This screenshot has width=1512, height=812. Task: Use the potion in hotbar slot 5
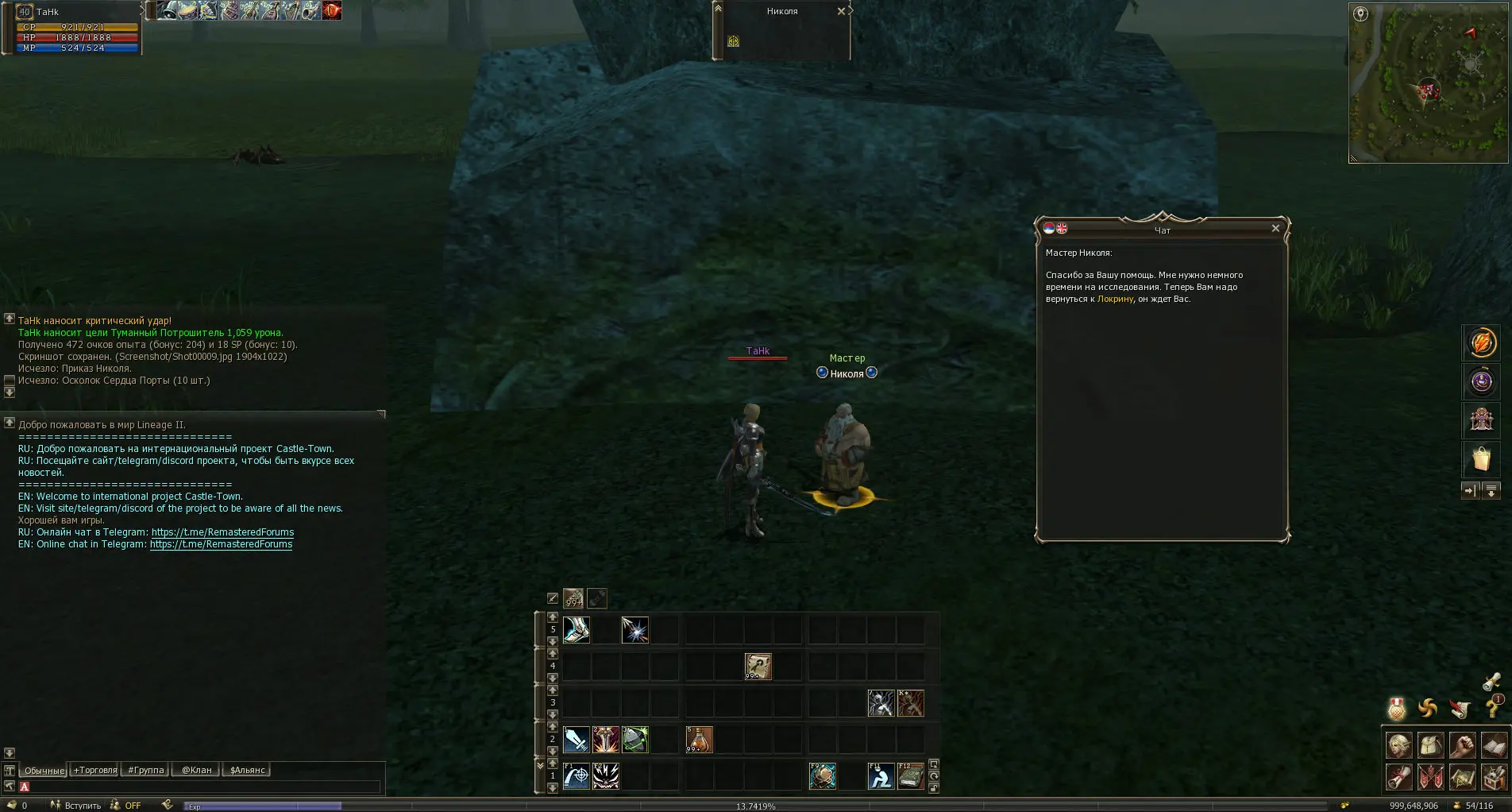click(x=699, y=740)
